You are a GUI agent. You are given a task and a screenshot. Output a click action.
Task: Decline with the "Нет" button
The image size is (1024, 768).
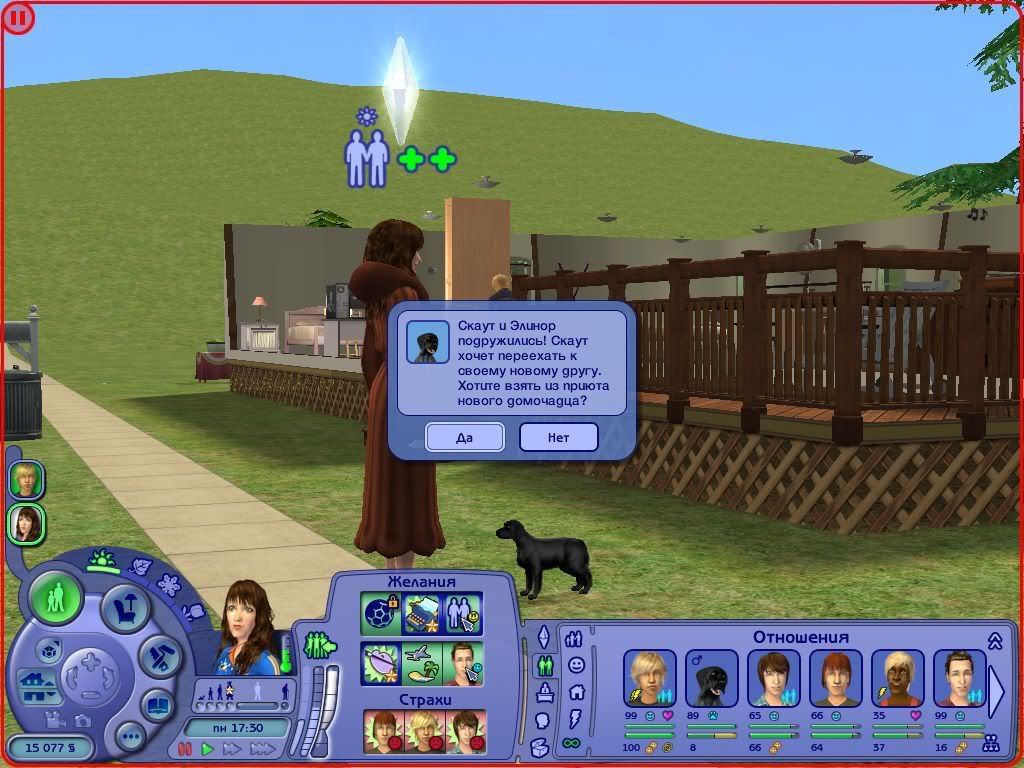coord(558,437)
